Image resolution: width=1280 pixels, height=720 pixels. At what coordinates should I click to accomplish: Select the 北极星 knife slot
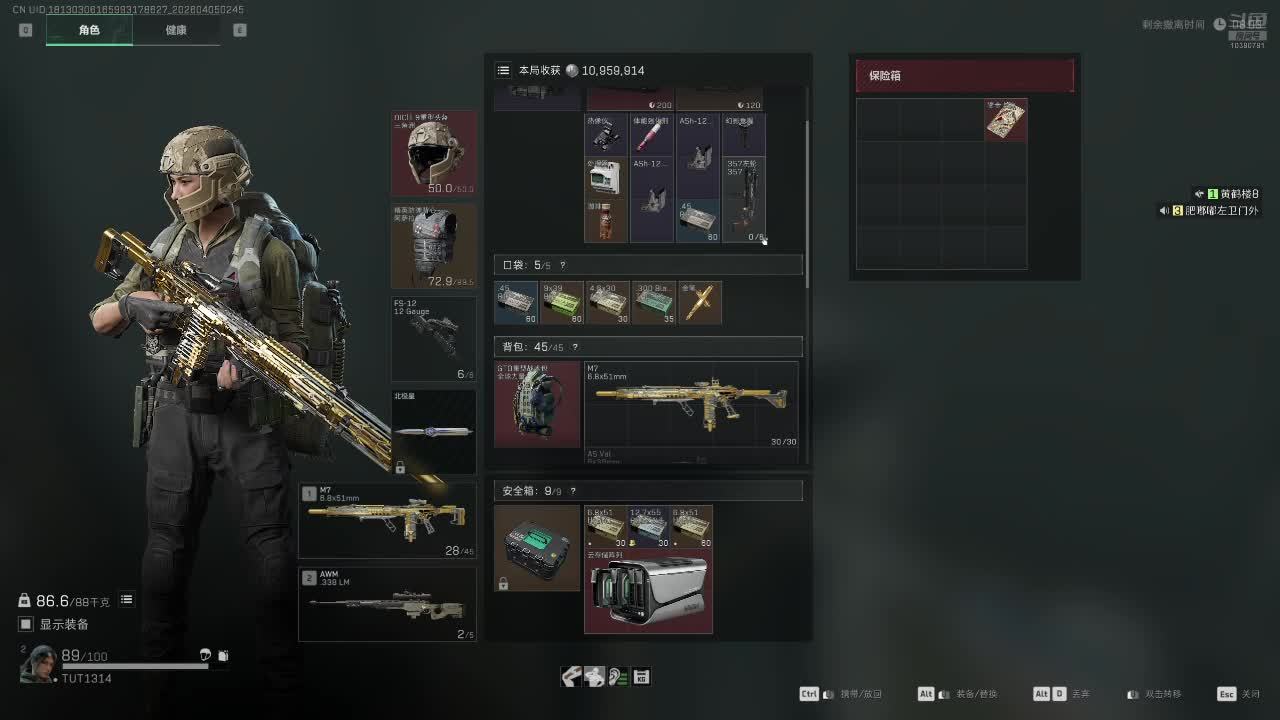tap(434, 431)
